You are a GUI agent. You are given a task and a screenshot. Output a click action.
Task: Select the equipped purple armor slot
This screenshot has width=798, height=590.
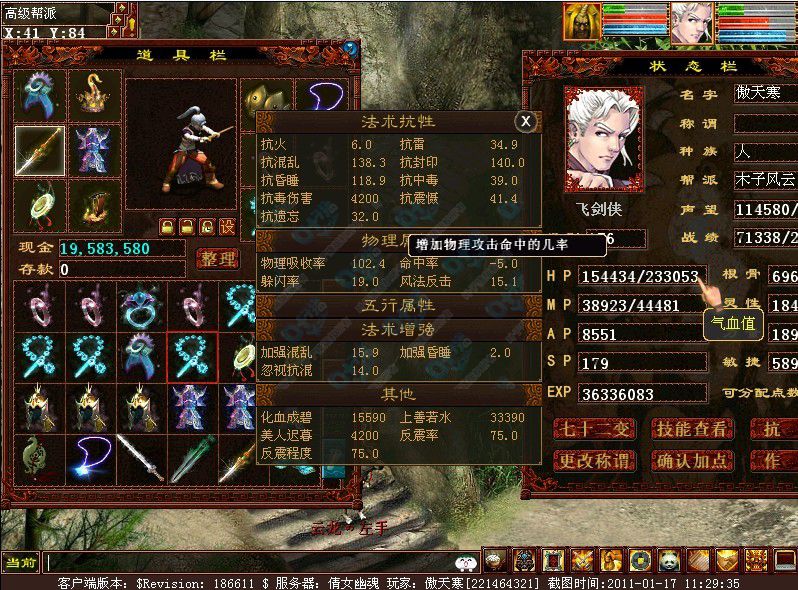coord(94,151)
